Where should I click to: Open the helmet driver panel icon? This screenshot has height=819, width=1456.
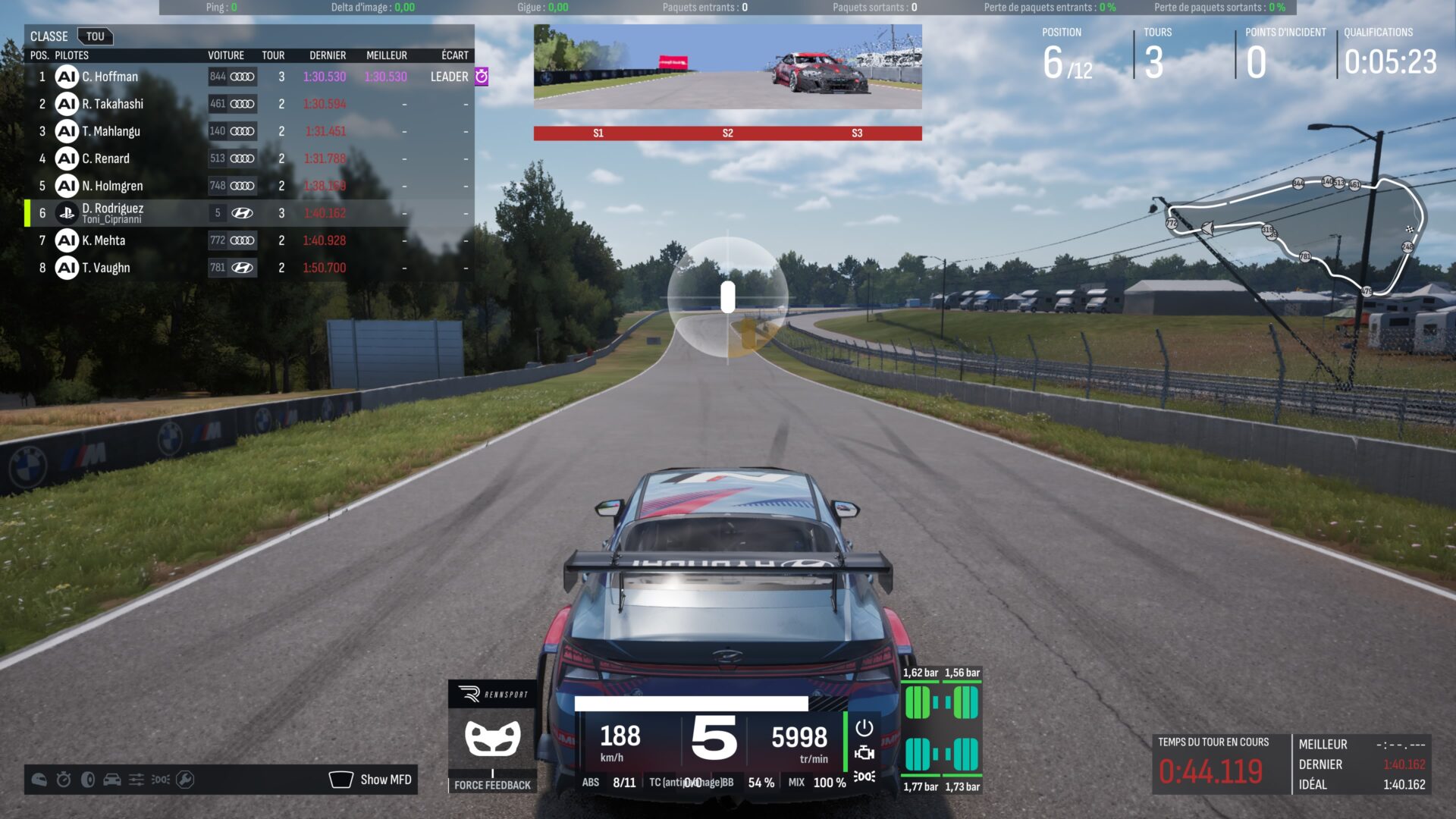[x=39, y=780]
